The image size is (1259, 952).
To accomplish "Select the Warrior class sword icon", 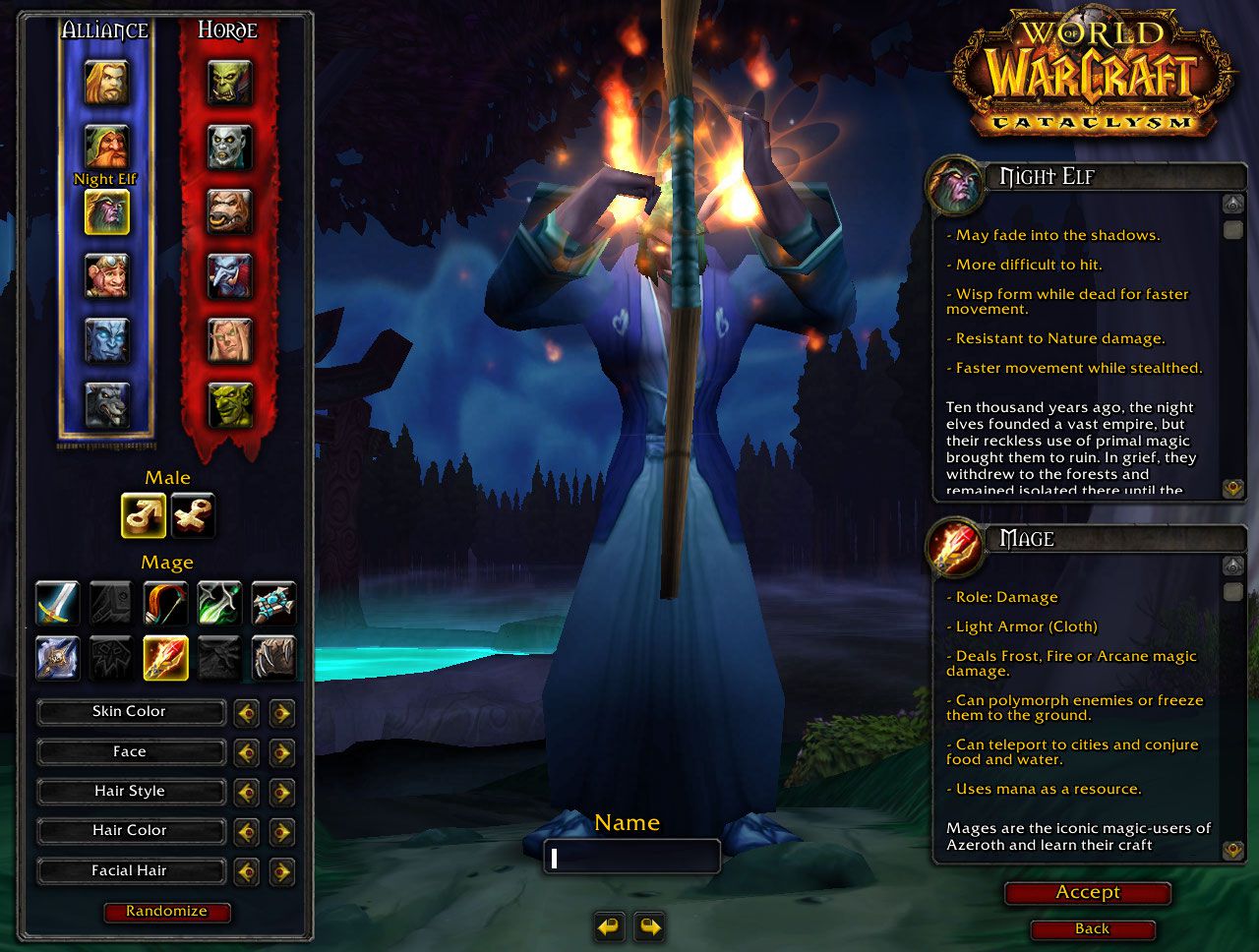I will coord(57,603).
